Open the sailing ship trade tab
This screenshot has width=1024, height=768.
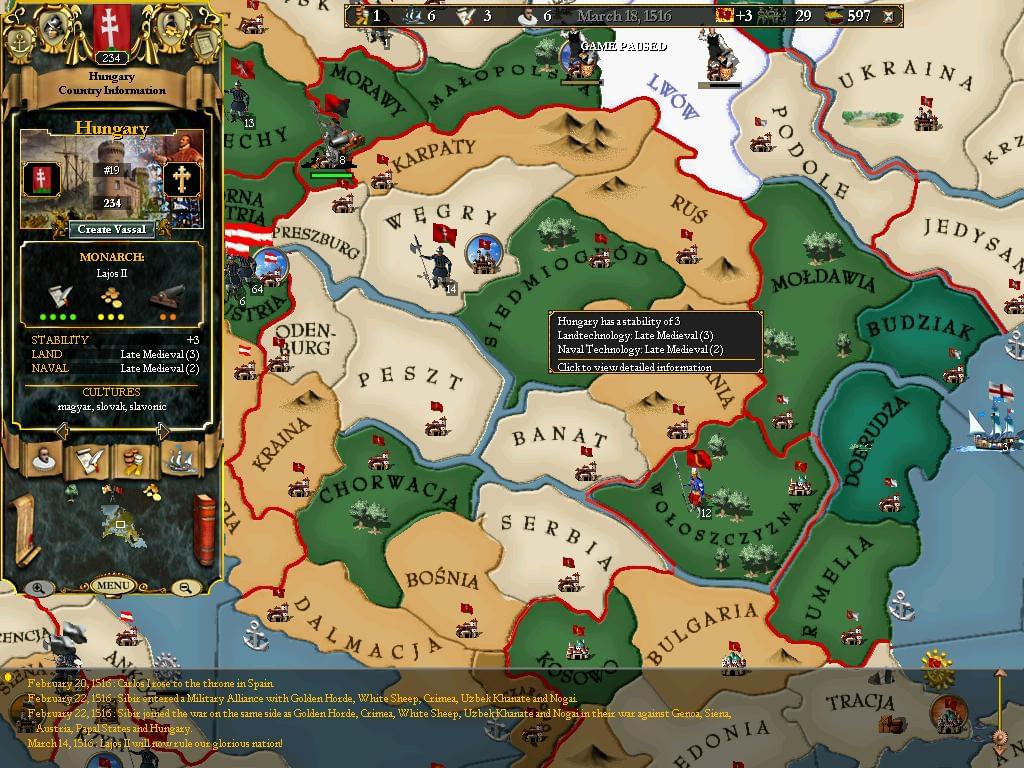(180, 460)
